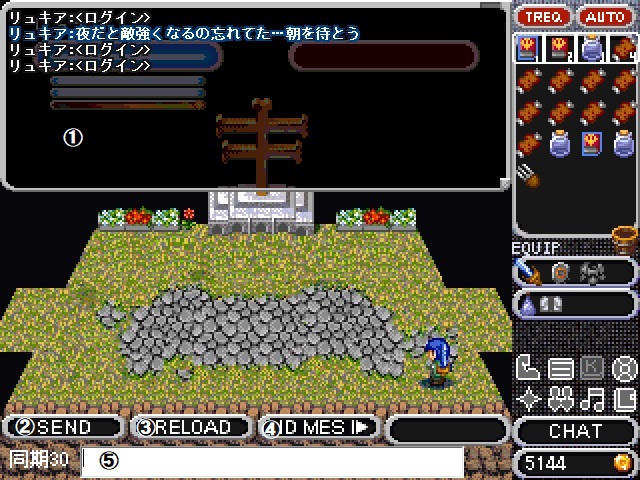The height and width of the screenshot is (480, 640).
Task: Toggle the AUTO button
Action: 606,17
